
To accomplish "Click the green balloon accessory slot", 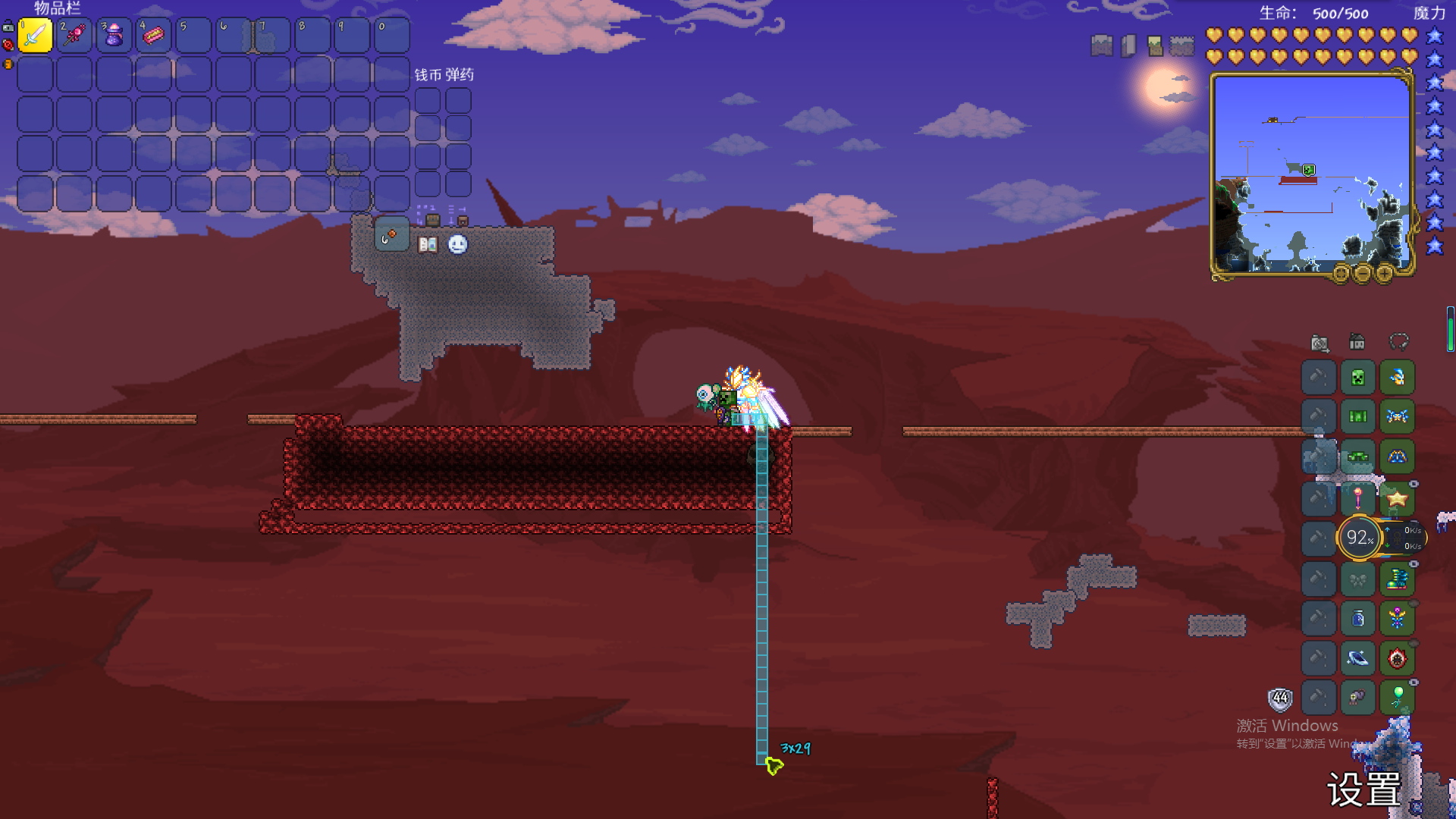I will click(1397, 697).
